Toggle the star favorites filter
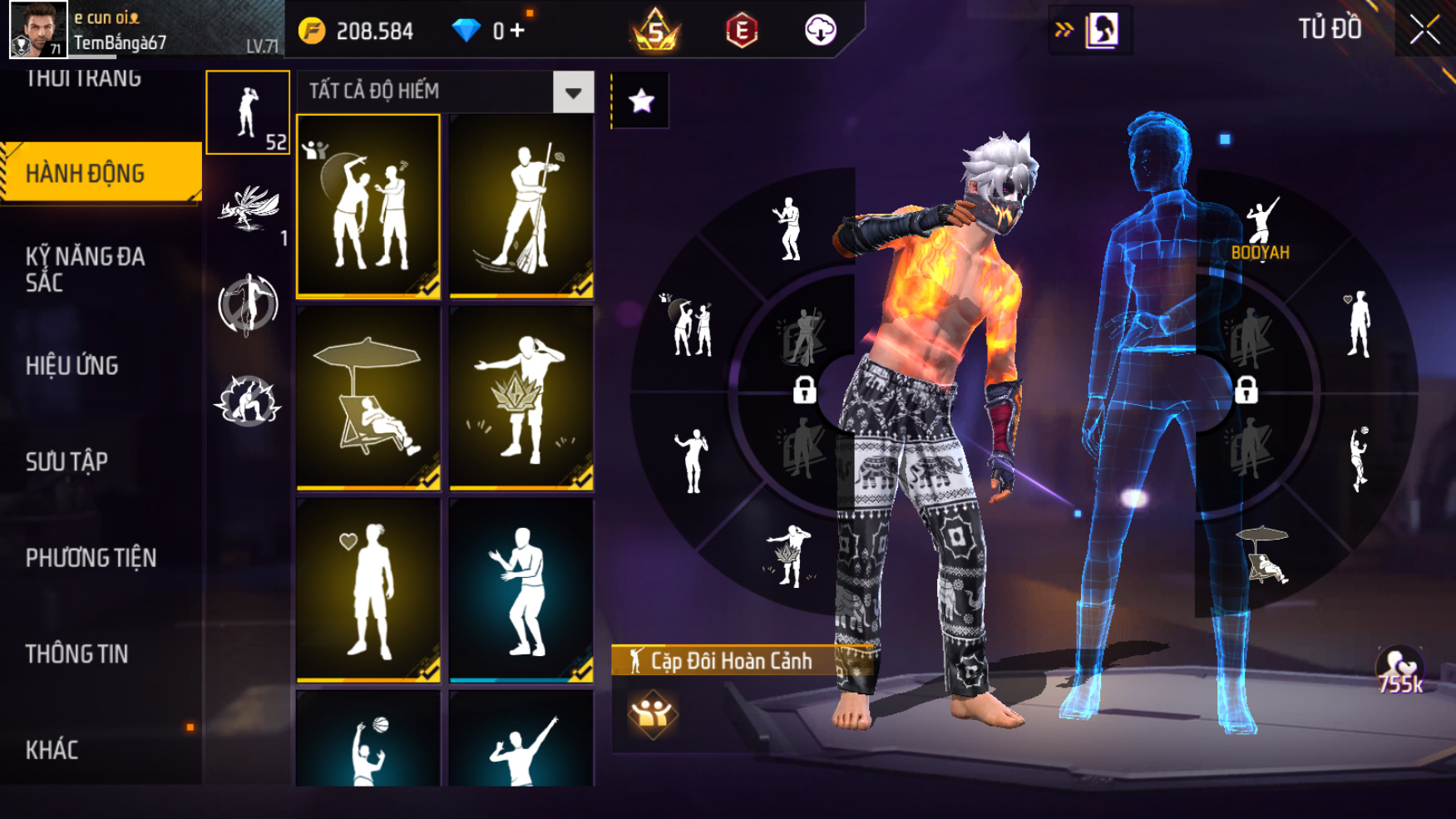The height and width of the screenshot is (819, 1456). (x=641, y=101)
